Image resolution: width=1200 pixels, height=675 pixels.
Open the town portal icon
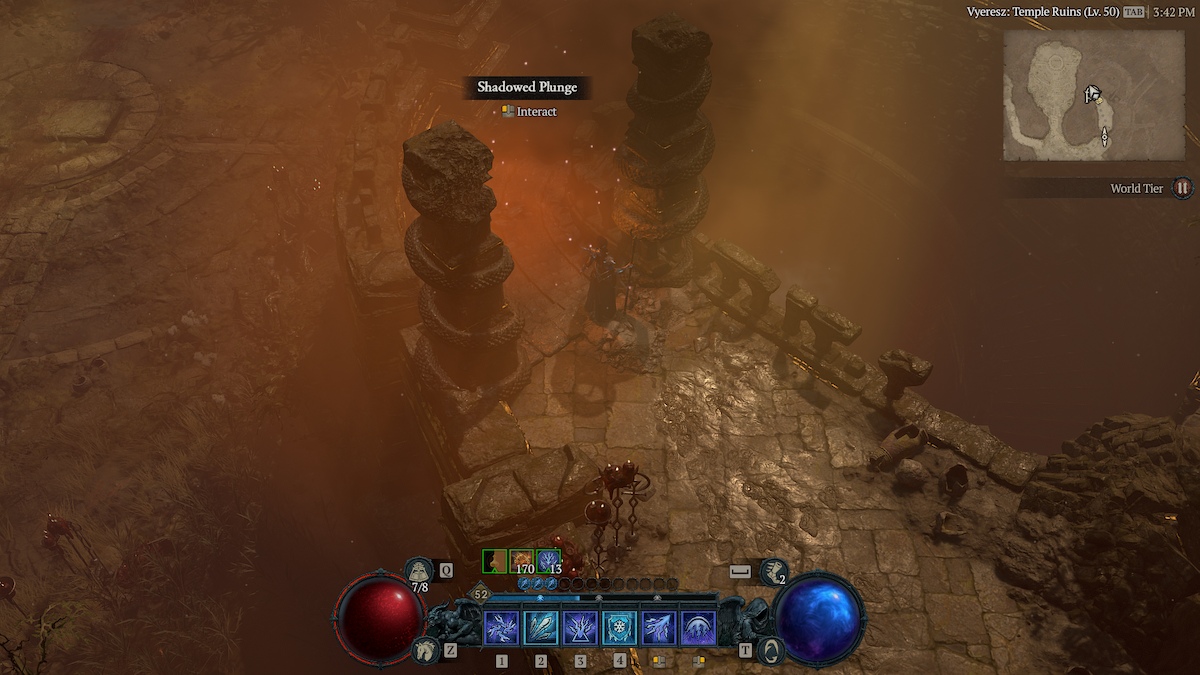[x=769, y=651]
